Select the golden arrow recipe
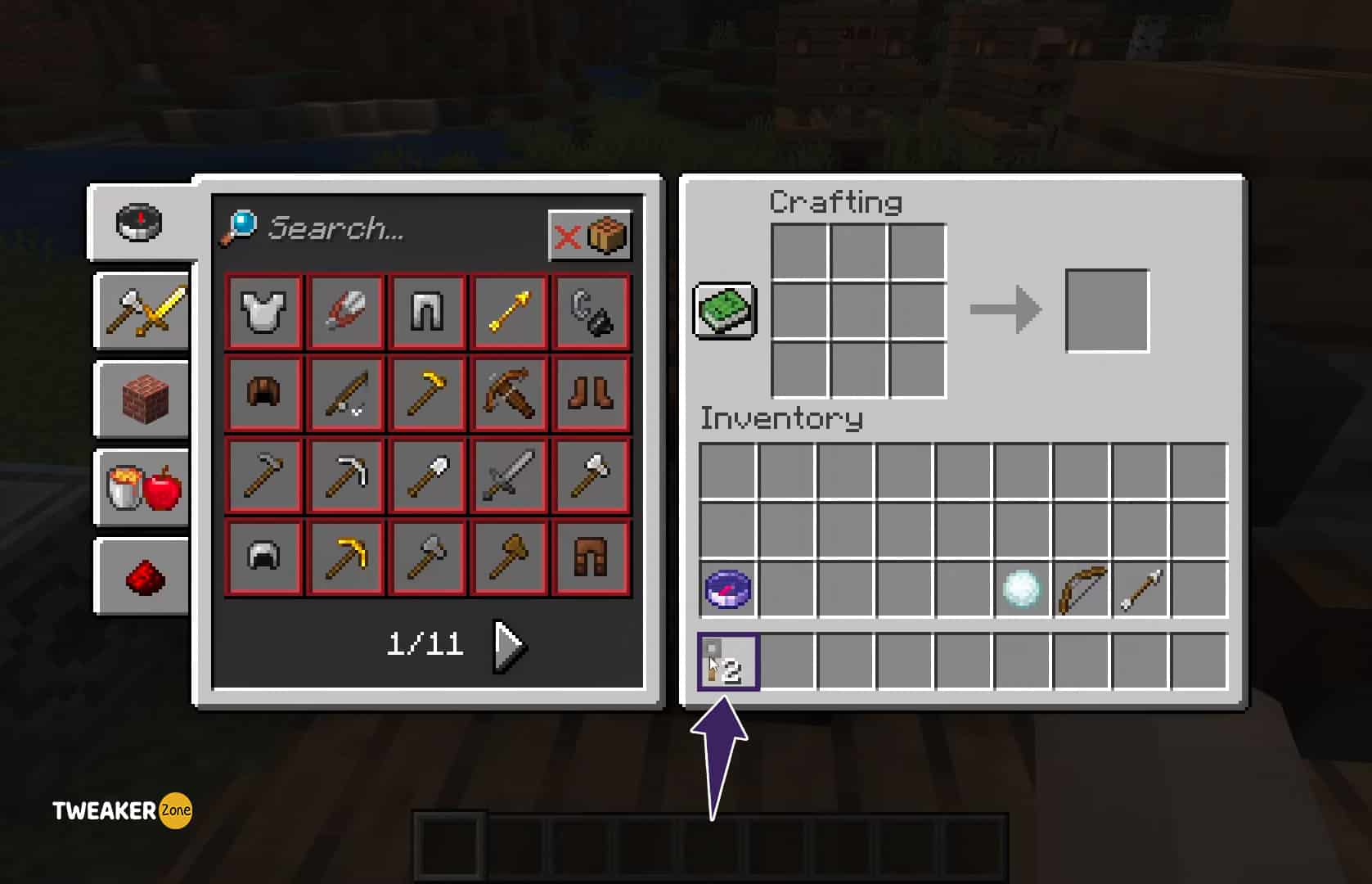The width and height of the screenshot is (1372, 884). click(x=508, y=312)
